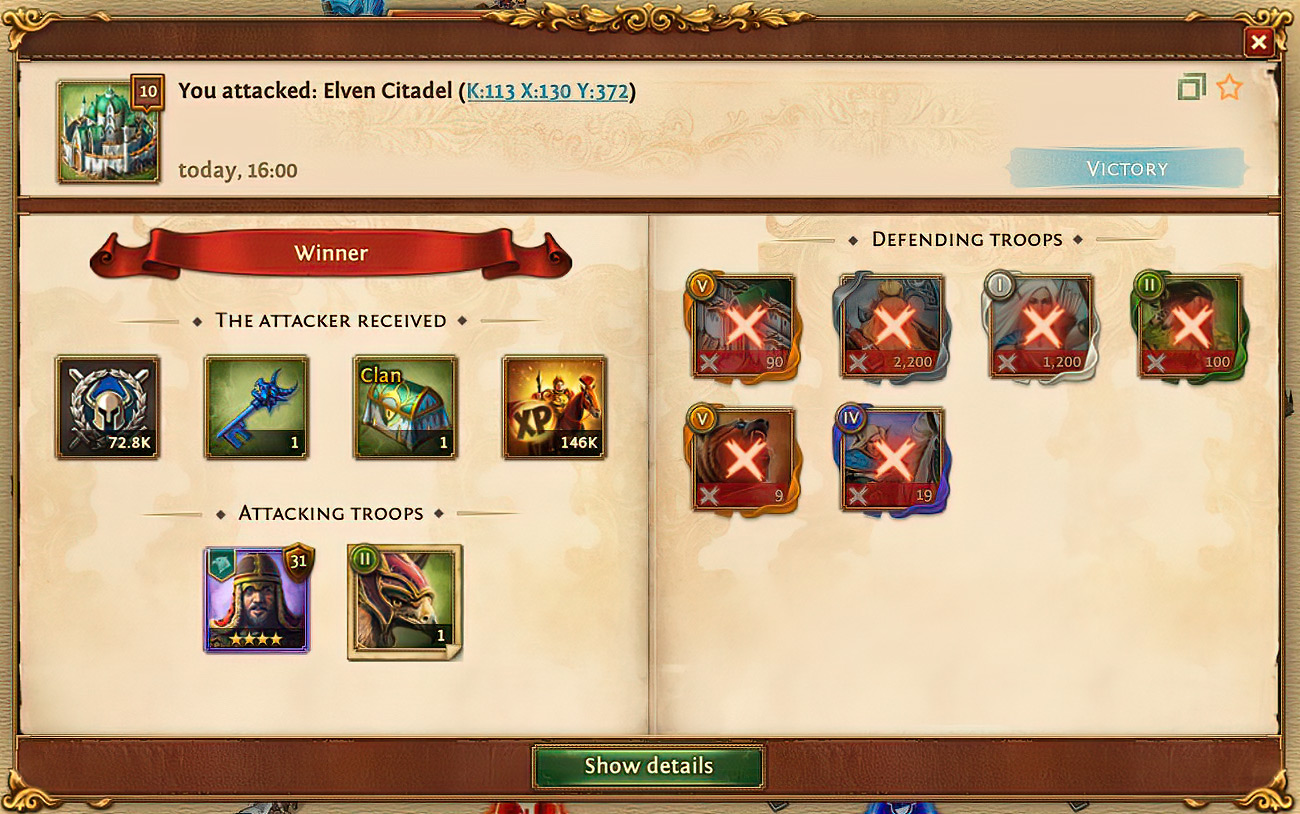Close the battle report window
This screenshot has height=814, width=1300.
[x=1258, y=42]
